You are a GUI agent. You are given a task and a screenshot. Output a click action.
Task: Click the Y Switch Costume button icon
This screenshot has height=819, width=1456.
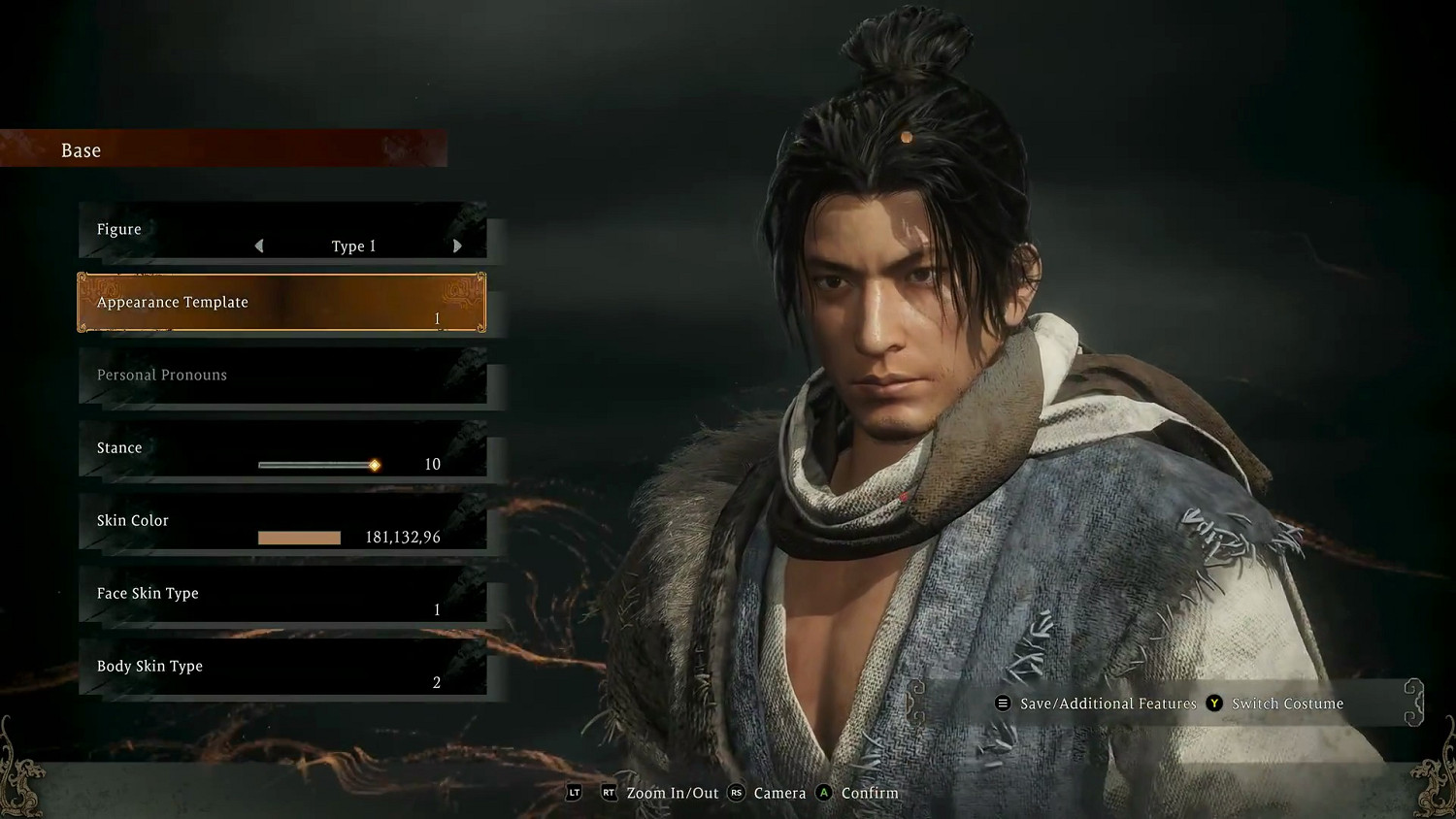(1214, 704)
